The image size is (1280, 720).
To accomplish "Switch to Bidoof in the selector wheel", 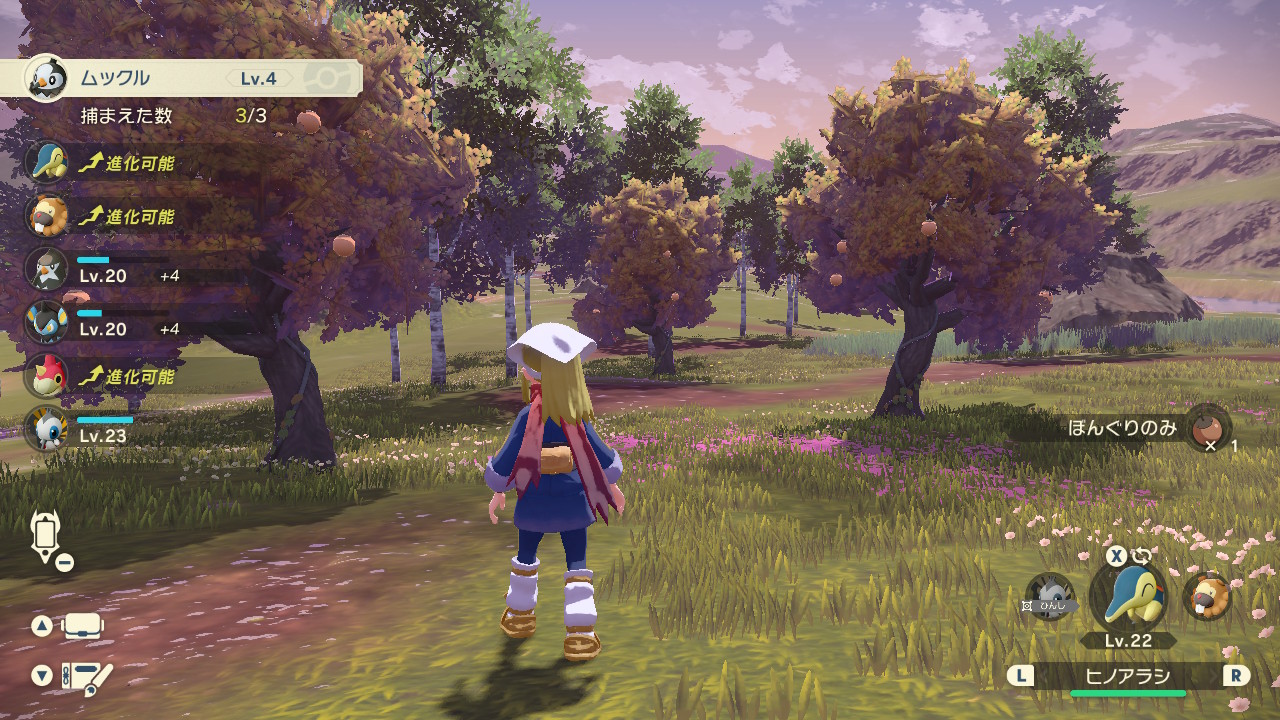I will (1206, 596).
